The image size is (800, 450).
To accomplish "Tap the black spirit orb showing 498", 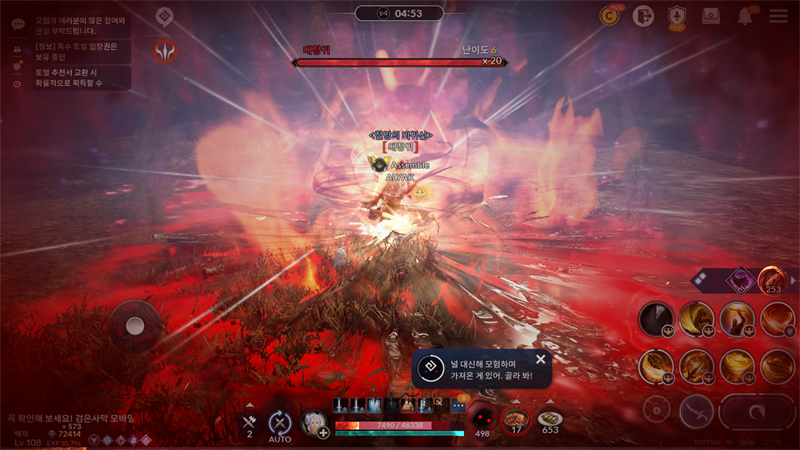I will (x=482, y=418).
